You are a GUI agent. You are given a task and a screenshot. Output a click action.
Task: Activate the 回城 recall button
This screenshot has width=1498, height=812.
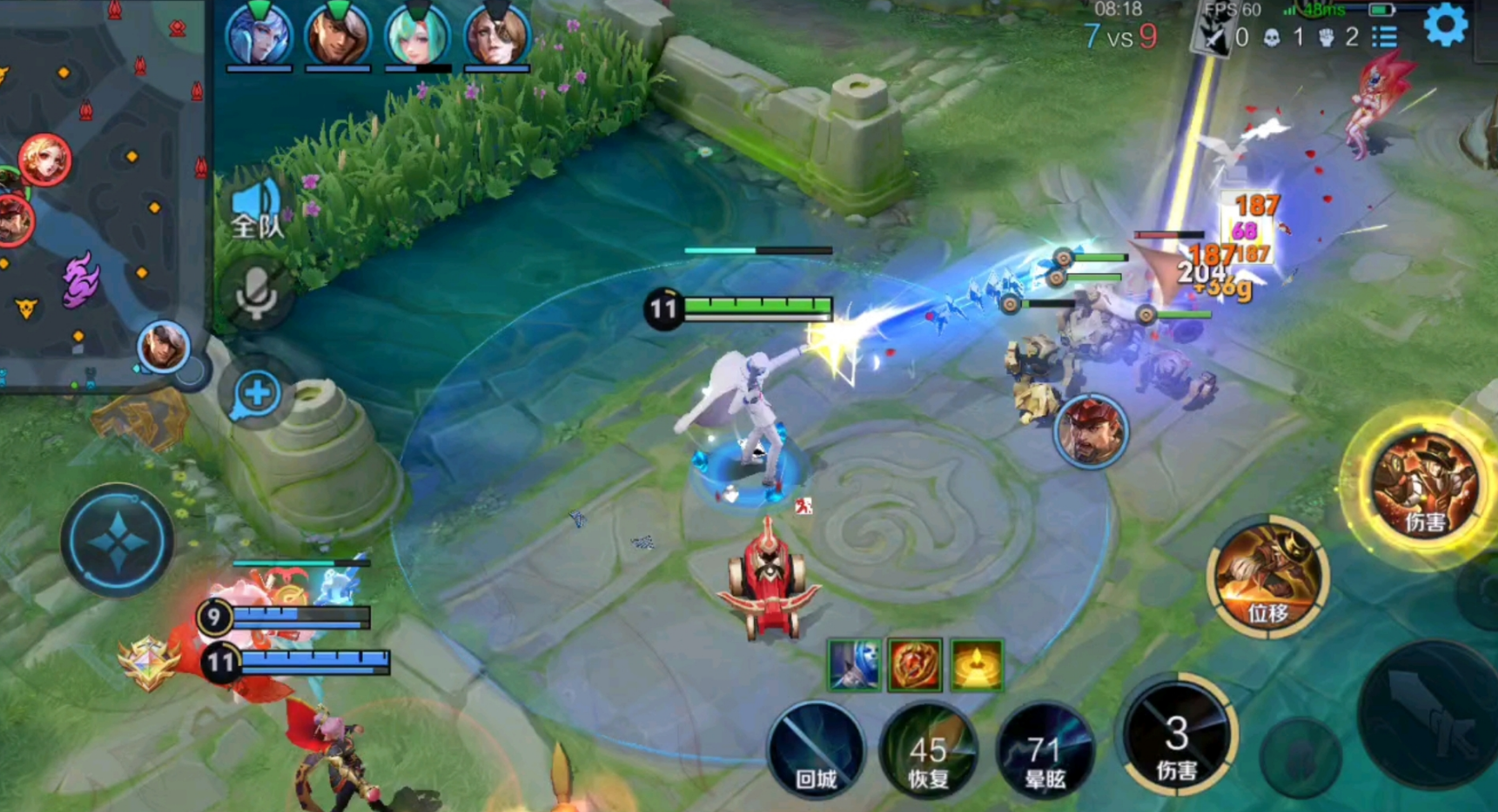tap(816, 750)
